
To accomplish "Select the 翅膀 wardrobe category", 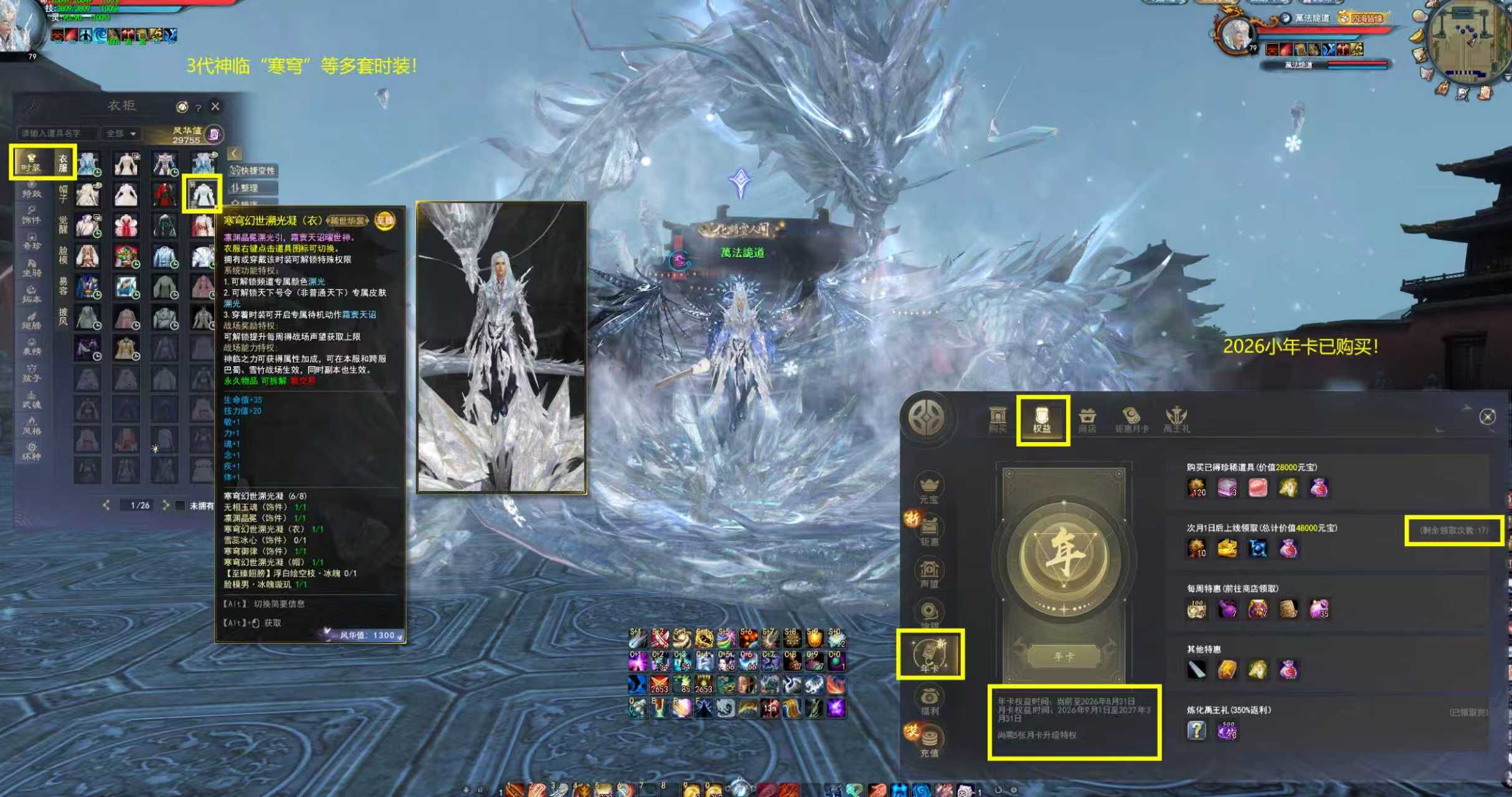I will [31, 321].
